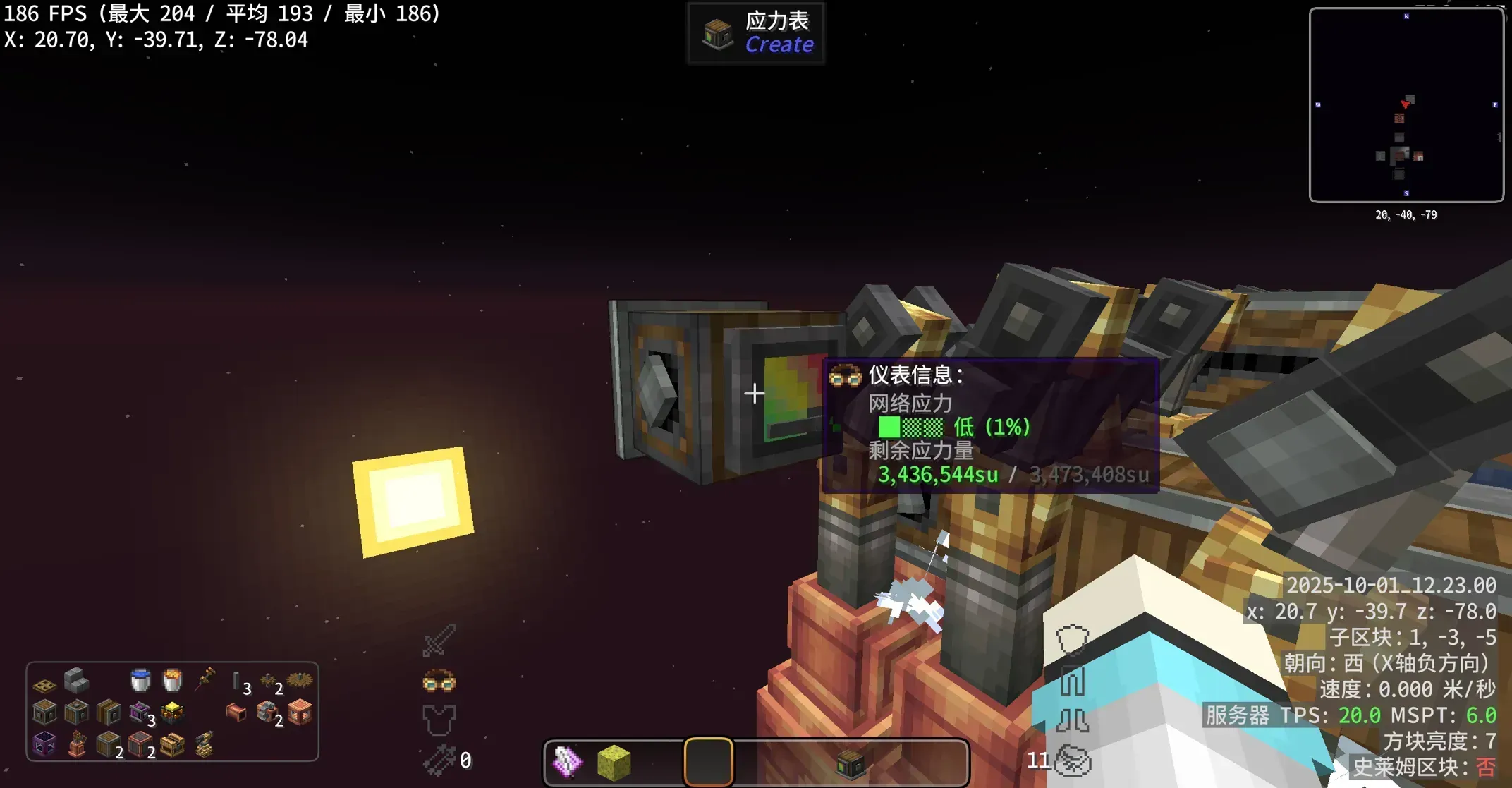Choose the enchanted book hotbar slot
Screen dimensions: 1512x788
tap(567, 763)
